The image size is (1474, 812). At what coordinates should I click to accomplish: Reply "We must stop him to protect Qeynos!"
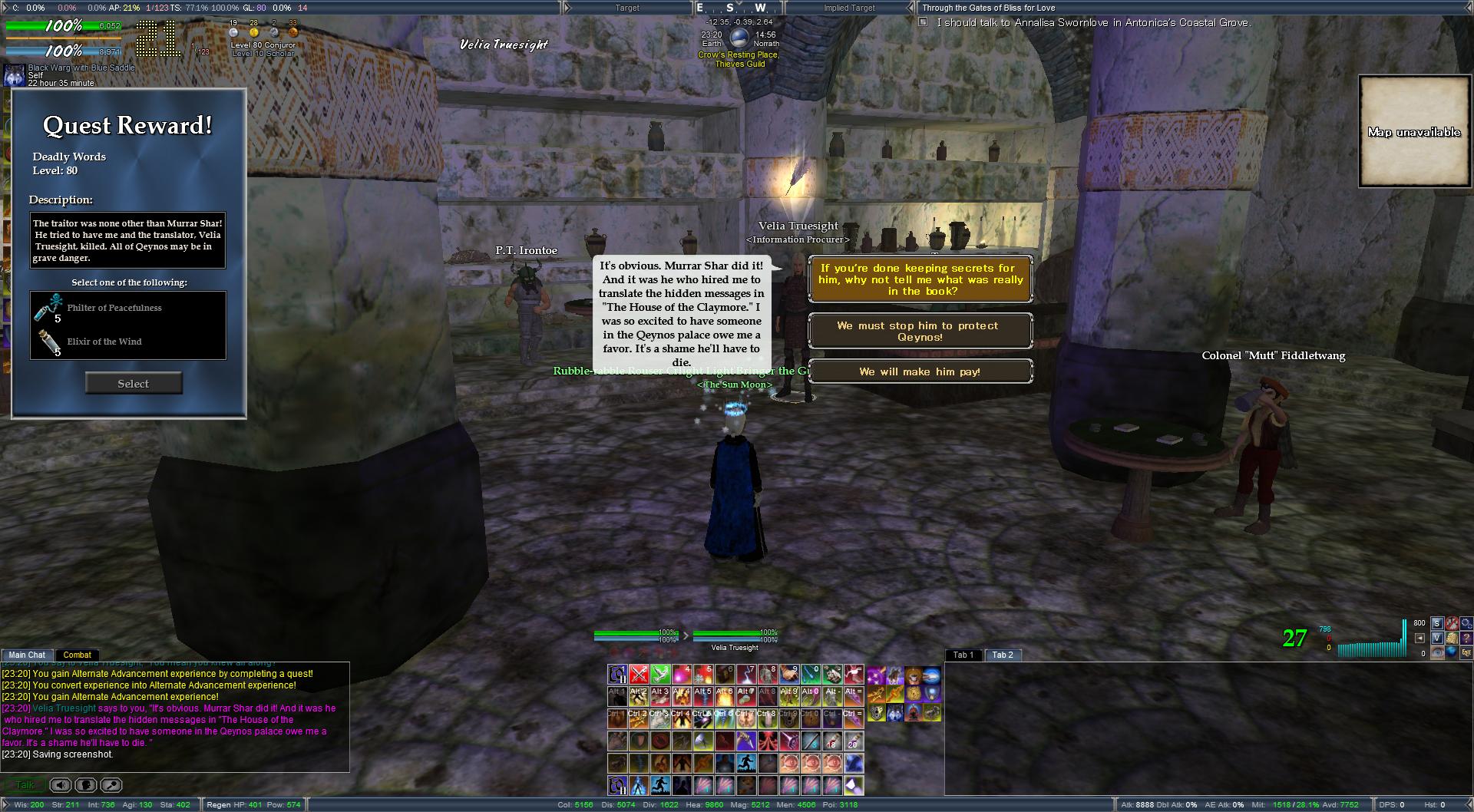tap(920, 332)
